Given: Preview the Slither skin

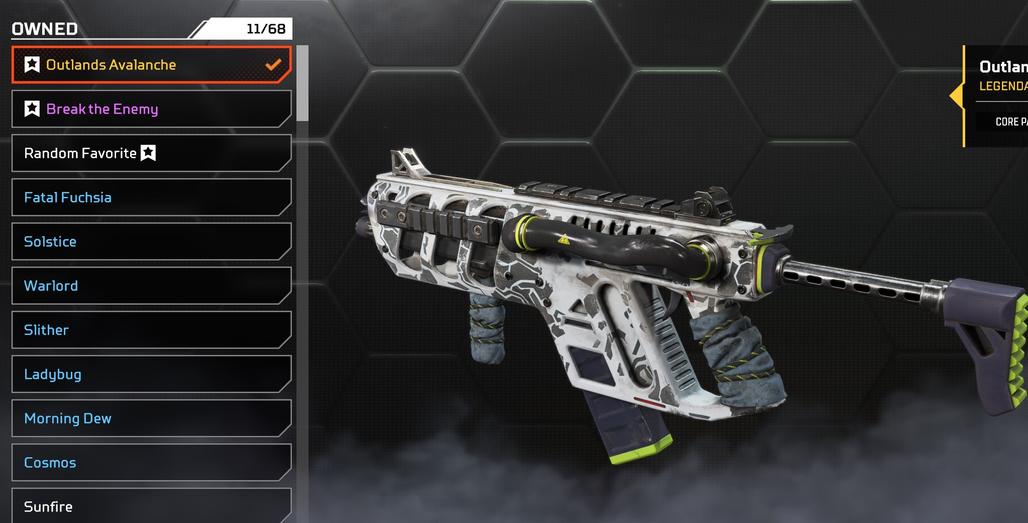Looking at the screenshot, I should (x=150, y=330).
